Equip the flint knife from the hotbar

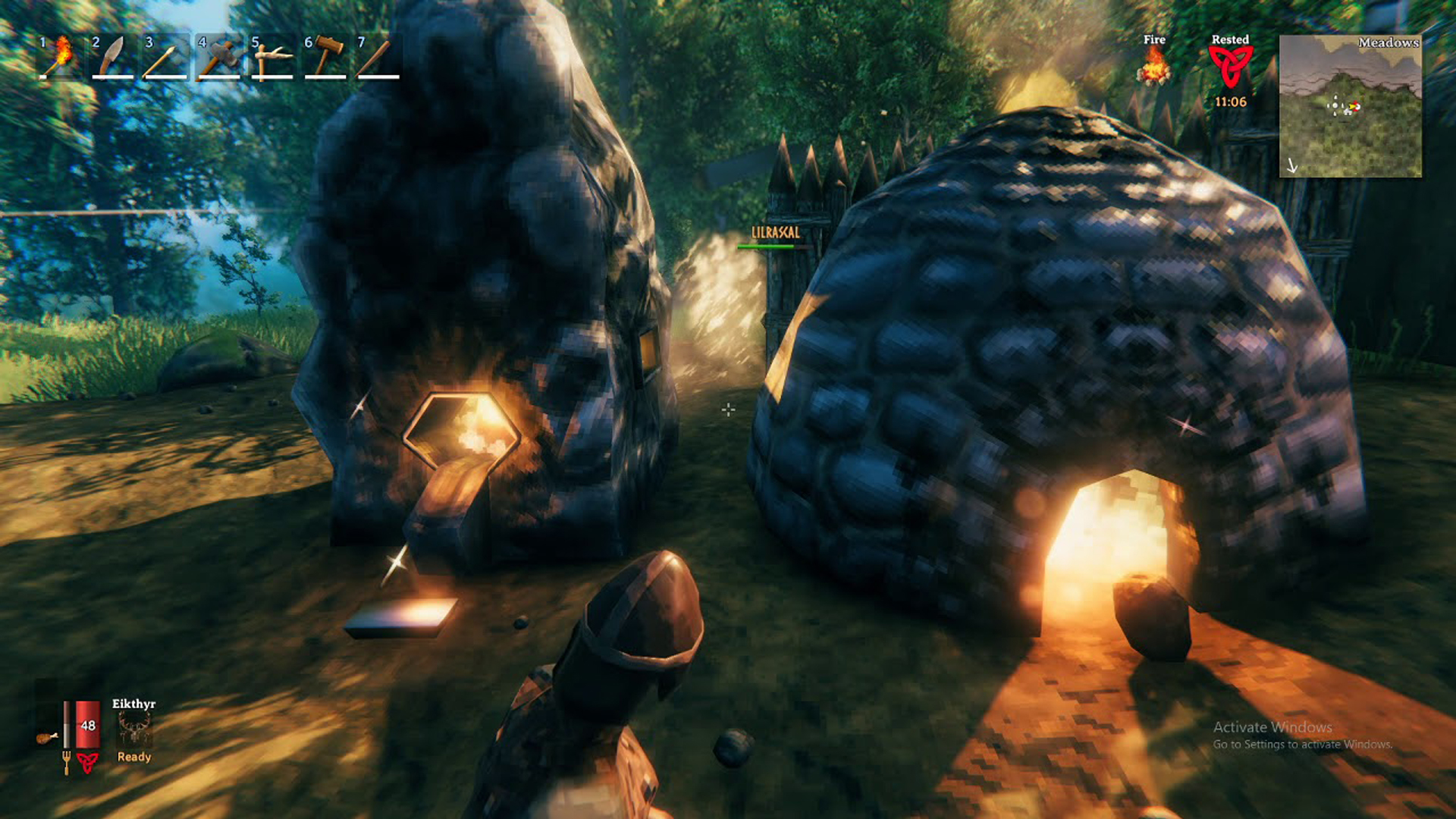point(112,57)
